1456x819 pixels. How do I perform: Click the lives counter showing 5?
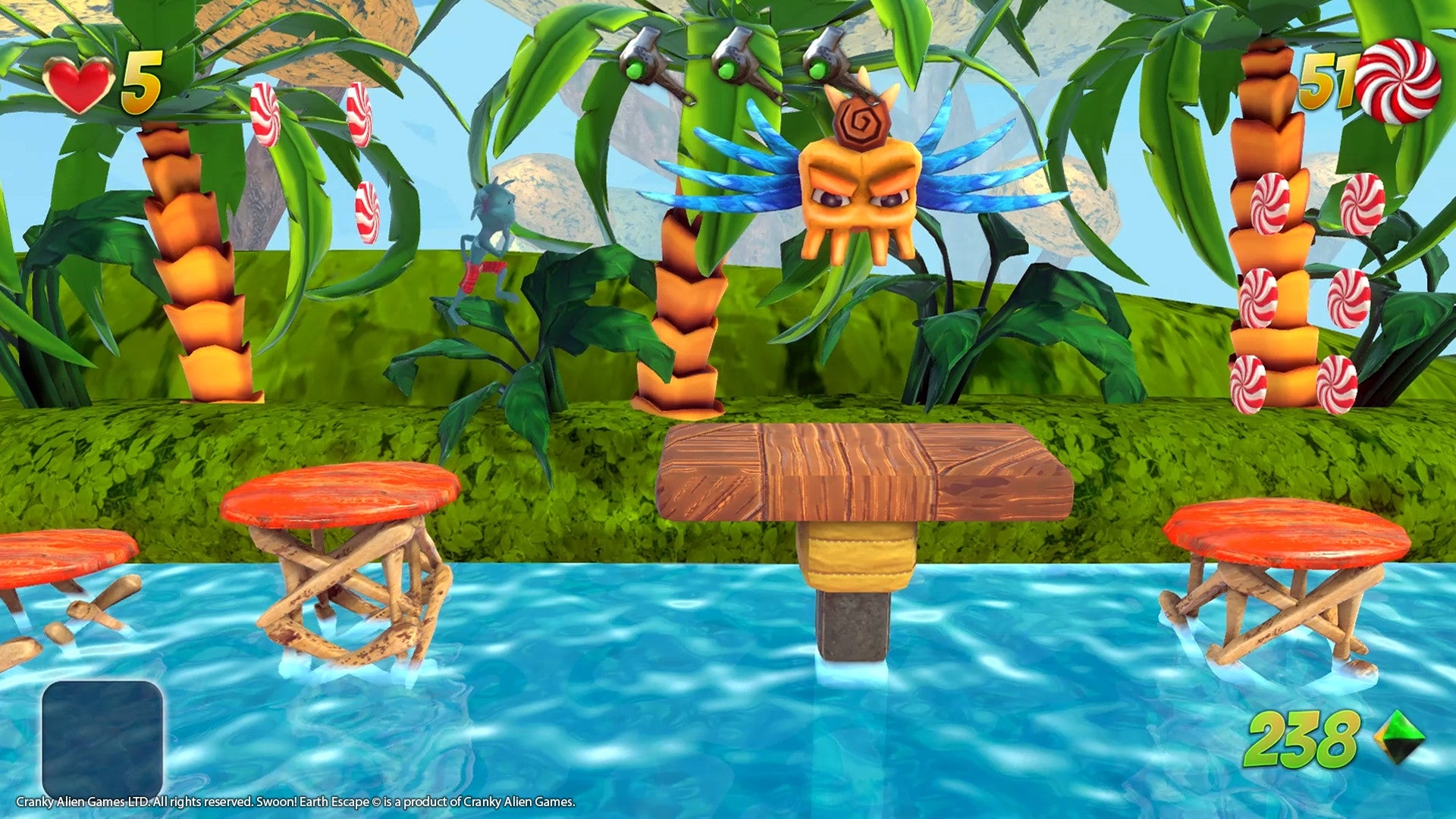140,83
